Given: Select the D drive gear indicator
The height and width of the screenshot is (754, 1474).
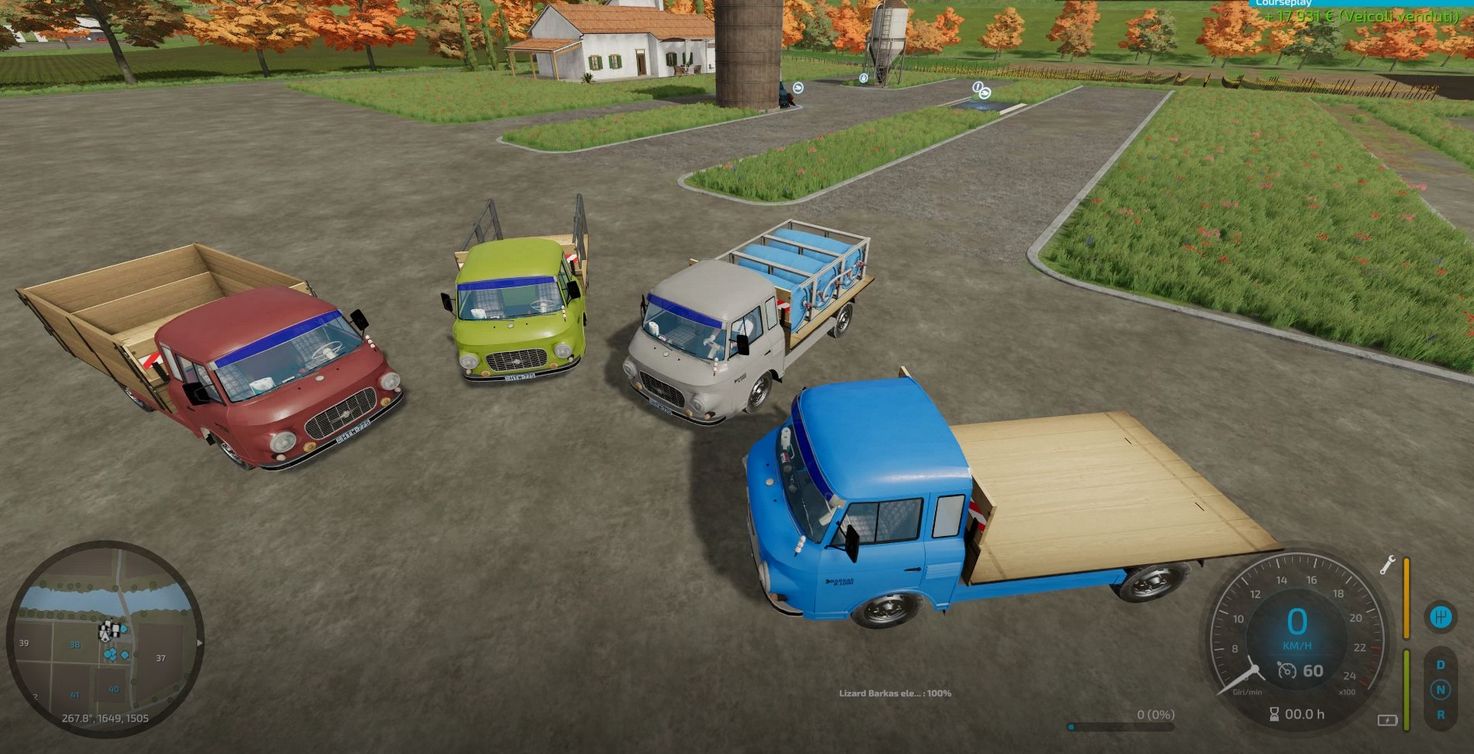Looking at the screenshot, I should (x=1441, y=664).
